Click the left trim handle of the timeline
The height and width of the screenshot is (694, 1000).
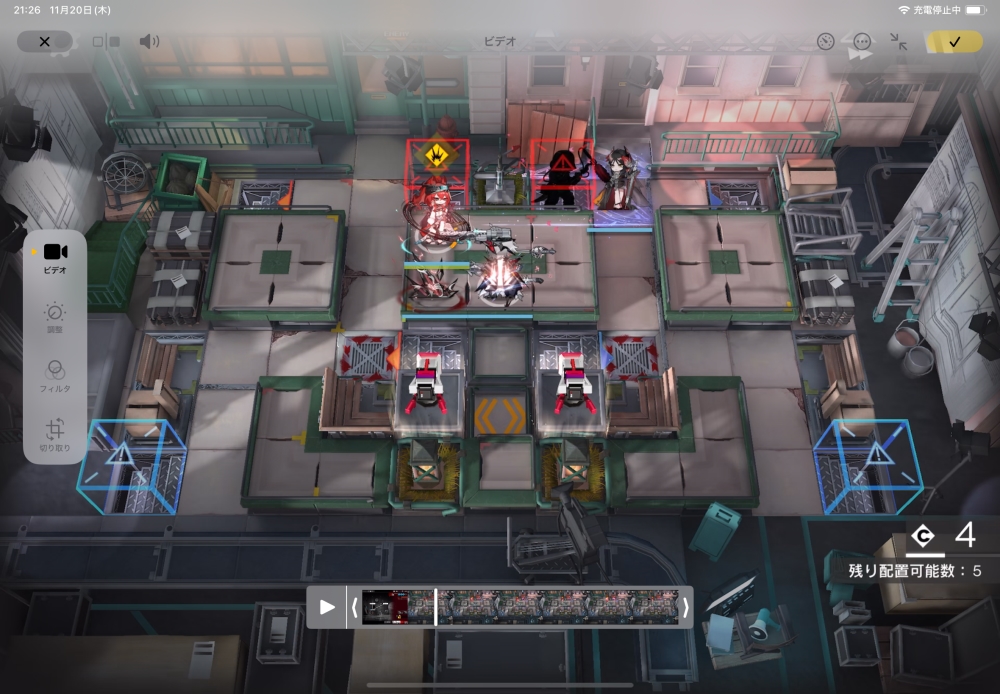[353, 607]
